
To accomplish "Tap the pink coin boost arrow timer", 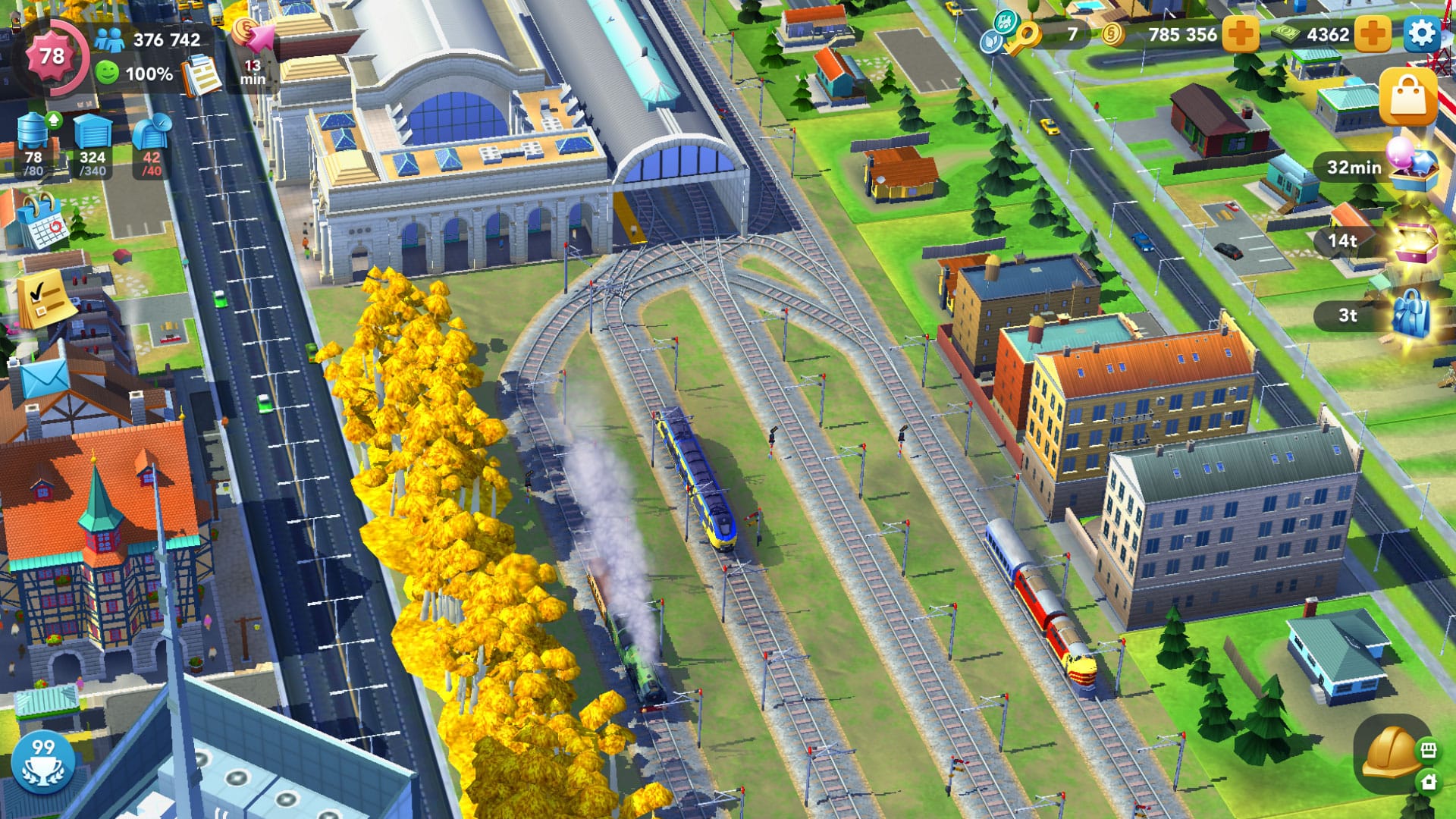I will click(x=253, y=34).
